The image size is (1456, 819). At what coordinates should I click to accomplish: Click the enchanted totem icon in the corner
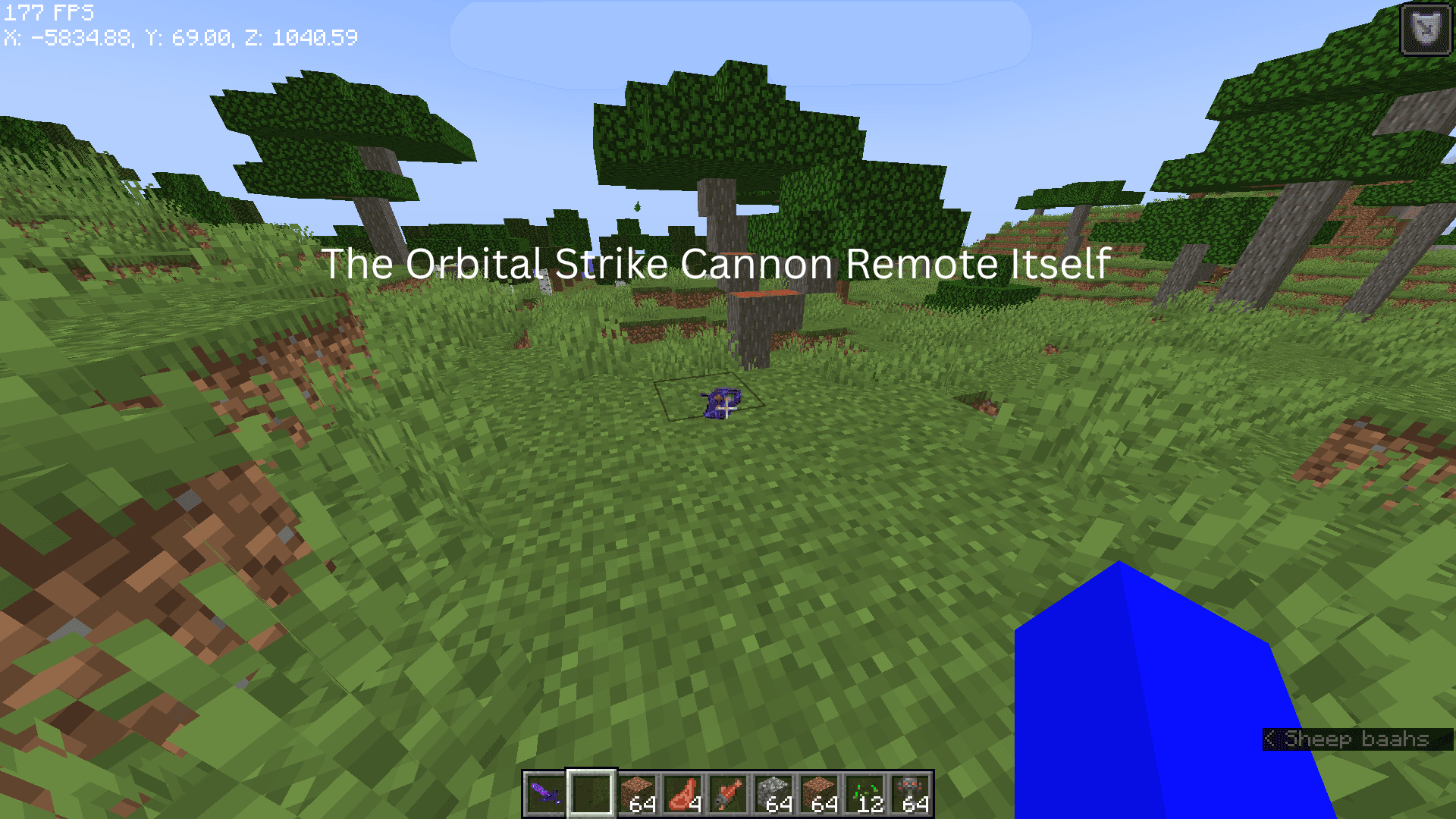click(x=1424, y=28)
